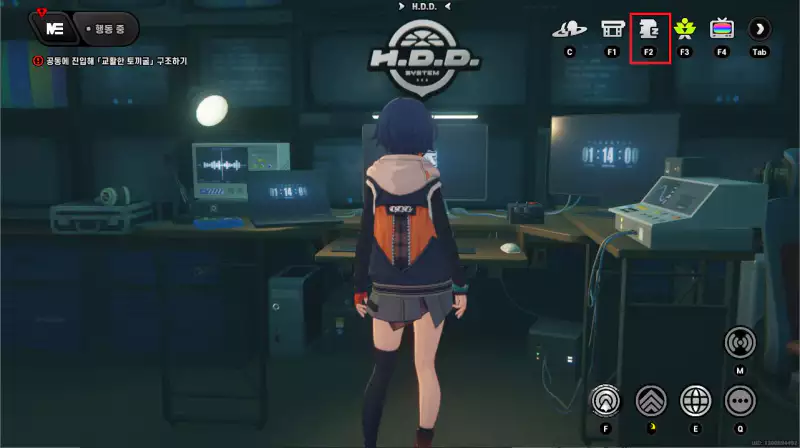Open the rainbow television icon

[x=722, y=28]
